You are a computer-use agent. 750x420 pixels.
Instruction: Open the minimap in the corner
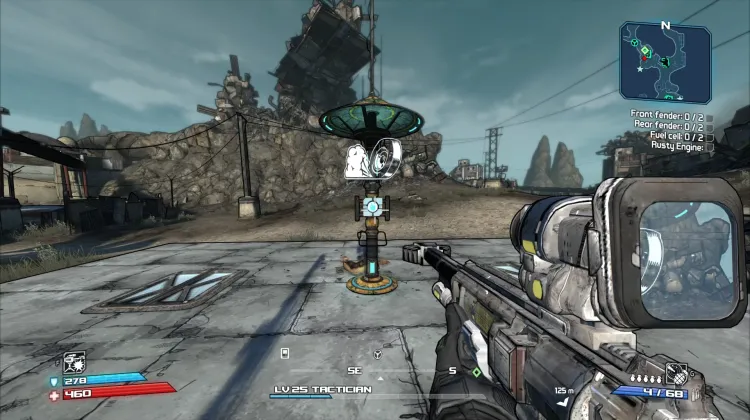pos(665,63)
